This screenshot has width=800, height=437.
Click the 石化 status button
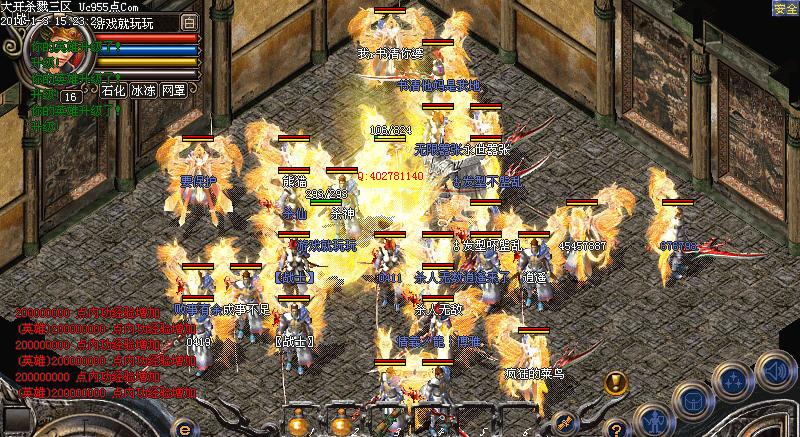coord(114,90)
